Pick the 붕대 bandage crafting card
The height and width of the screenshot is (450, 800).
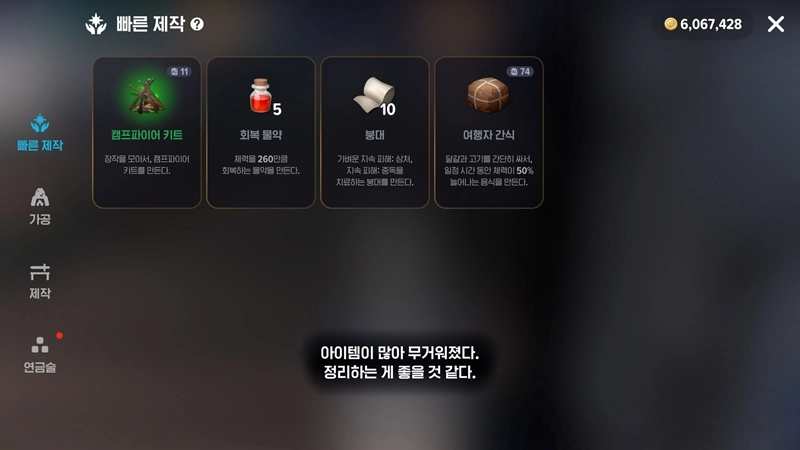375,132
